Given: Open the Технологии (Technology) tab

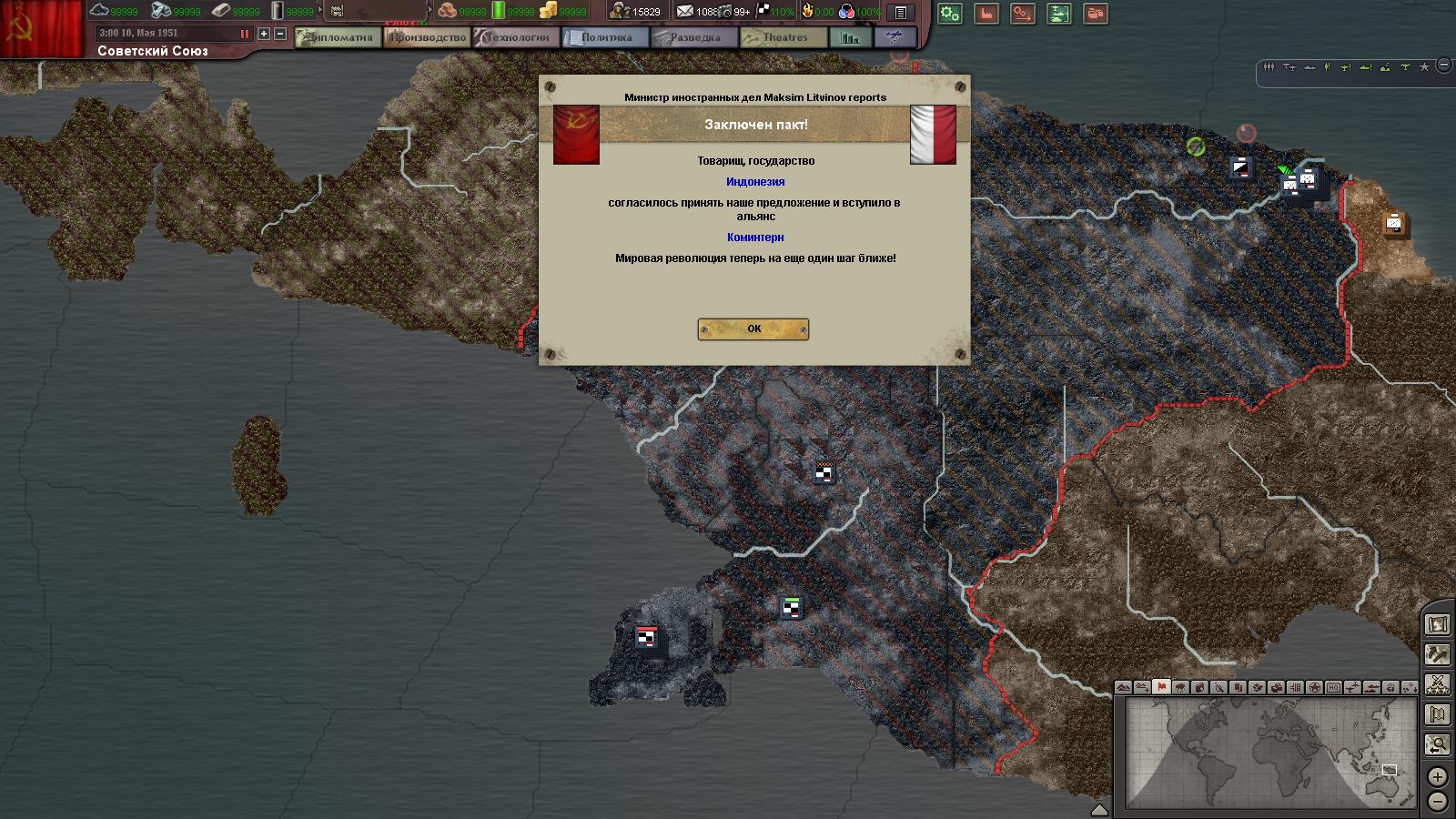Looking at the screenshot, I should pos(516,37).
